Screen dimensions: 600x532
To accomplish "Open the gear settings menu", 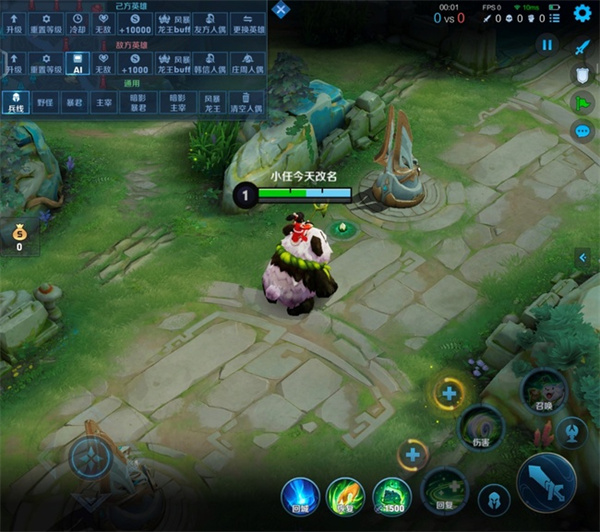I will coord(583,13).
